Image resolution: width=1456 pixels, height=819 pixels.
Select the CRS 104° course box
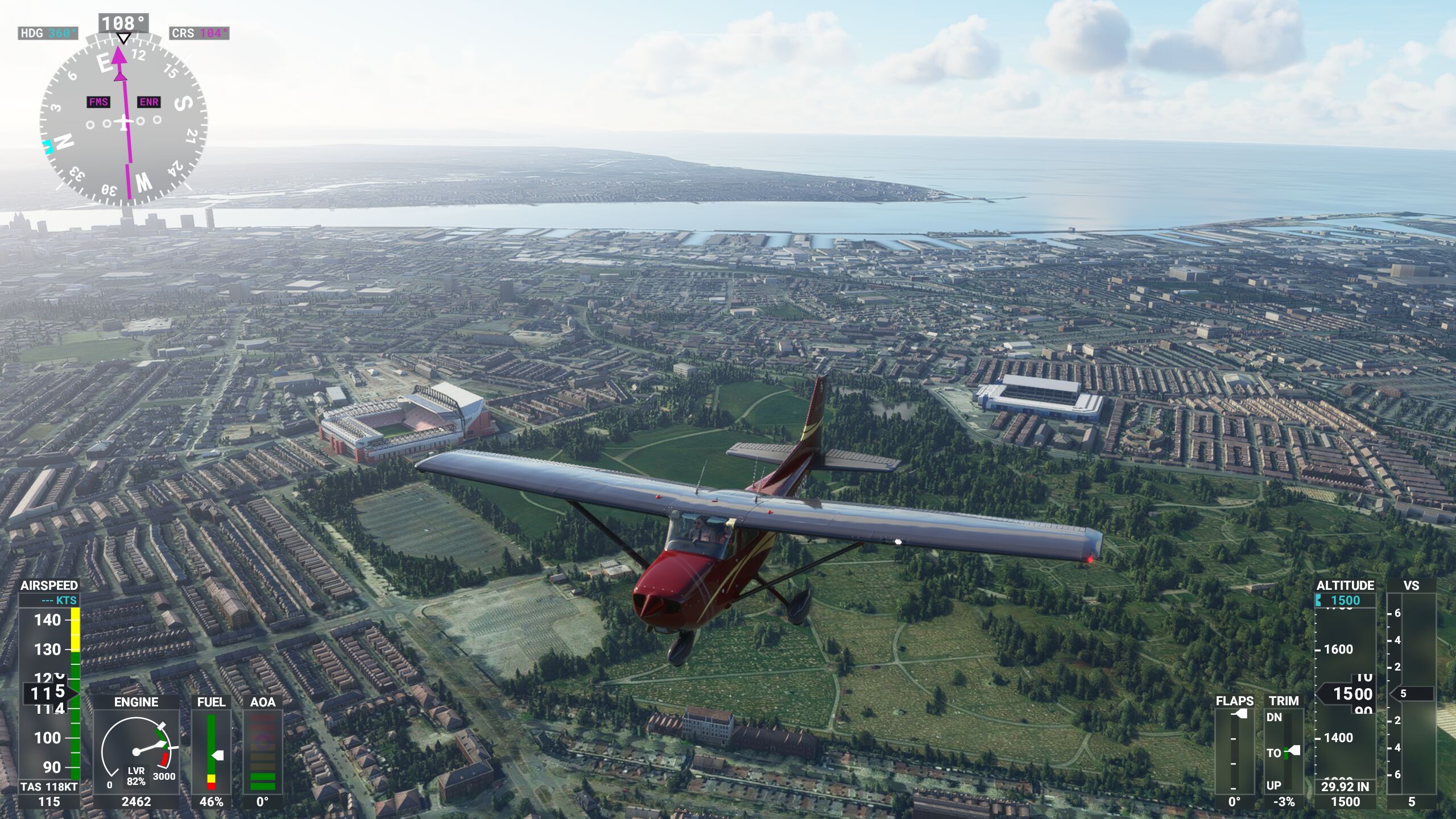[200, 33]
